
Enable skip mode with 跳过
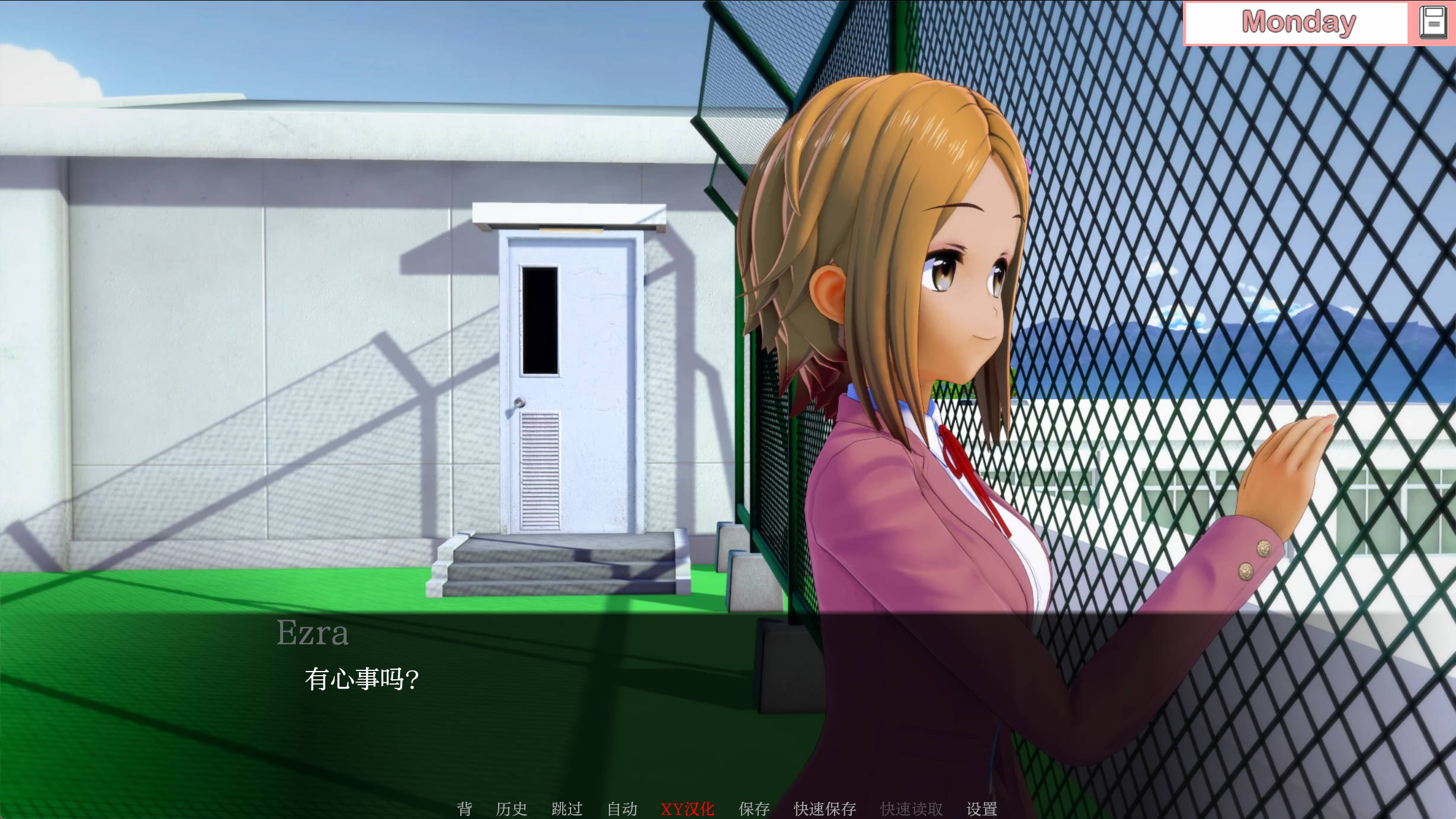pyautogui.click(x=567, y=808)
